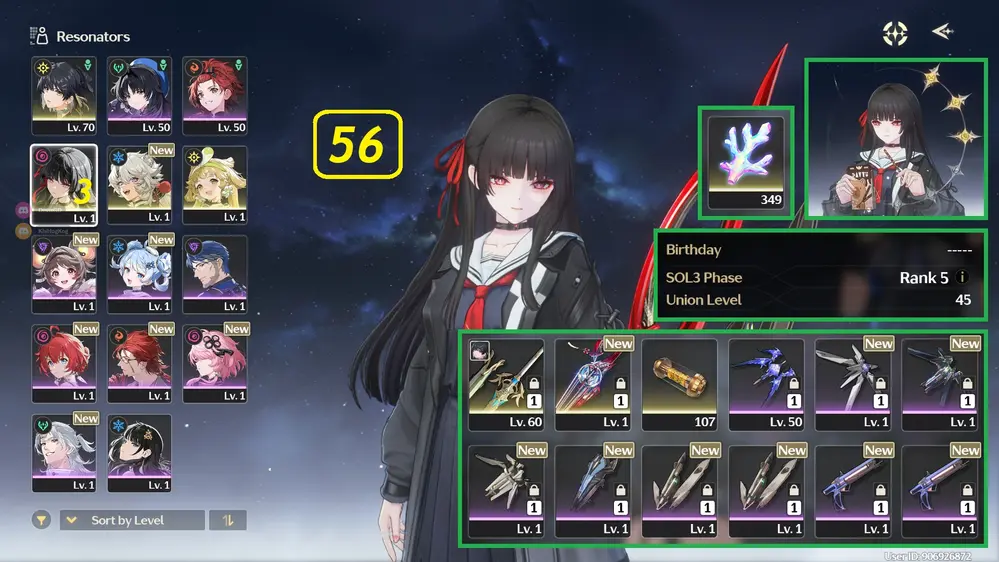
Task: Open the resonator filter funnel button
Action: click(41, 521)
